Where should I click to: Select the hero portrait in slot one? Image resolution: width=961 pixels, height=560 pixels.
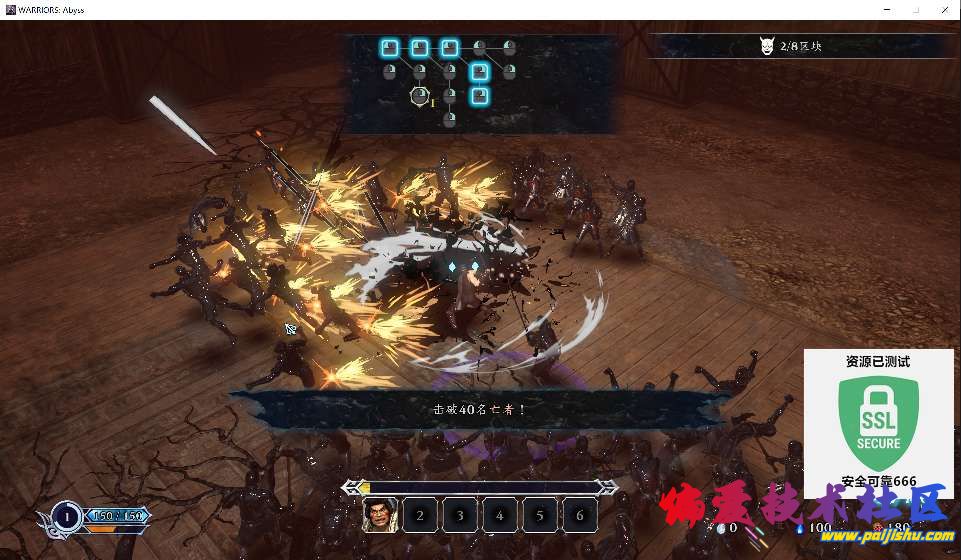[380, 515]
